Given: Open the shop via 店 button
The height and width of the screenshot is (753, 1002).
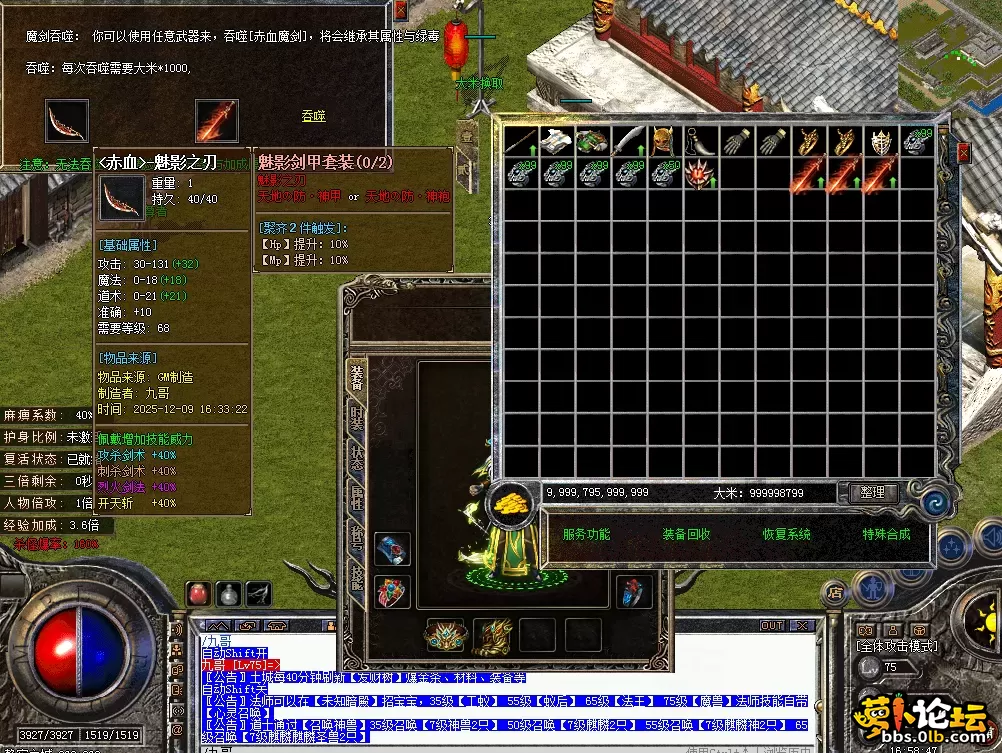Looking at the screenshot, I should (834, 593).
